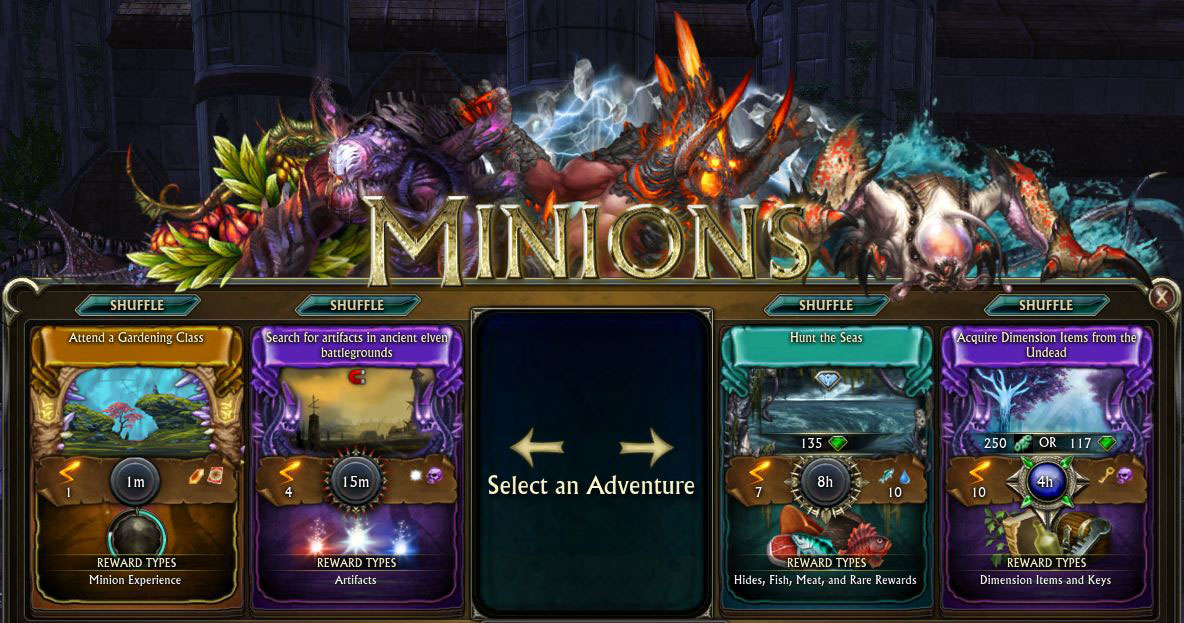Image resolution: width=1184 pixels, height=623 pixels.
Task: Select the Attend a Gardening Class card
Action: 137,400
